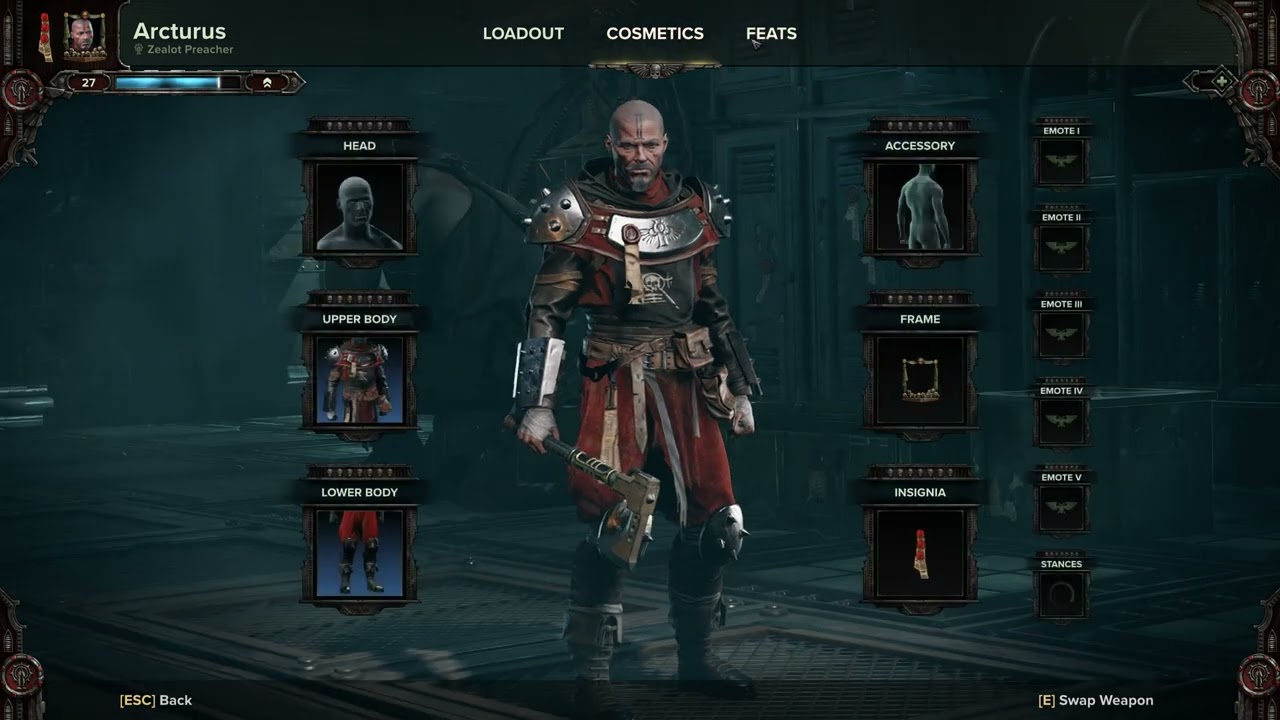Choose the Emote III slot

tap(1061, 335)
